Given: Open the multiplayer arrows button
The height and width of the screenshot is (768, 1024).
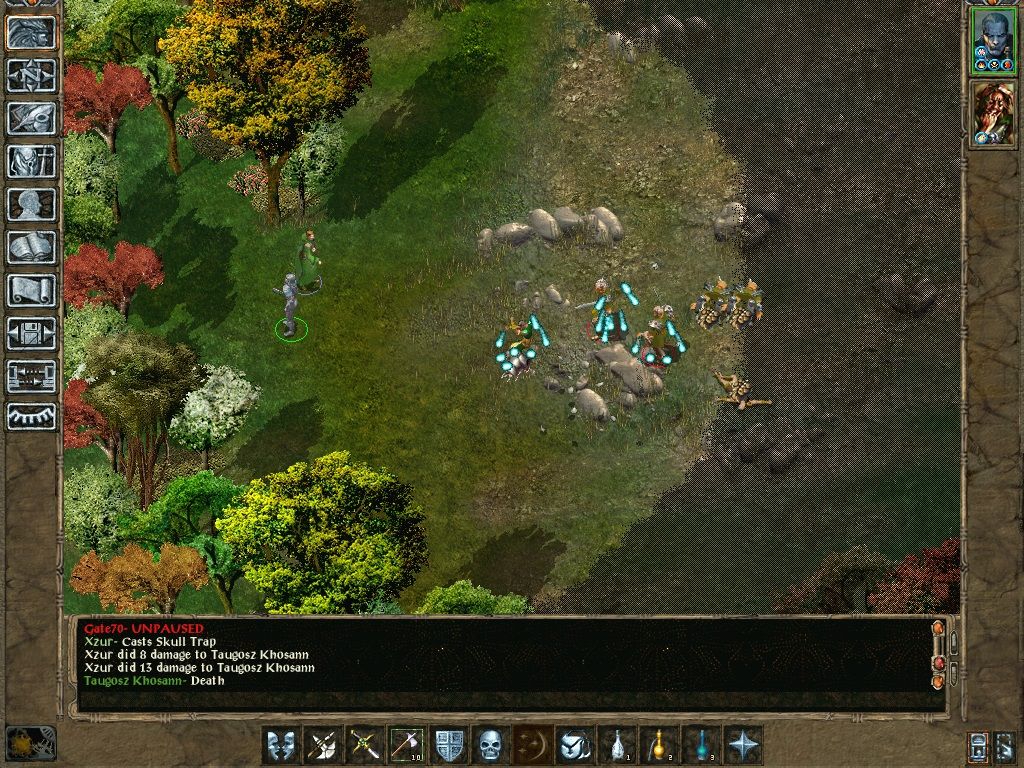Looking at the screenshot, I should pos(31,376).
